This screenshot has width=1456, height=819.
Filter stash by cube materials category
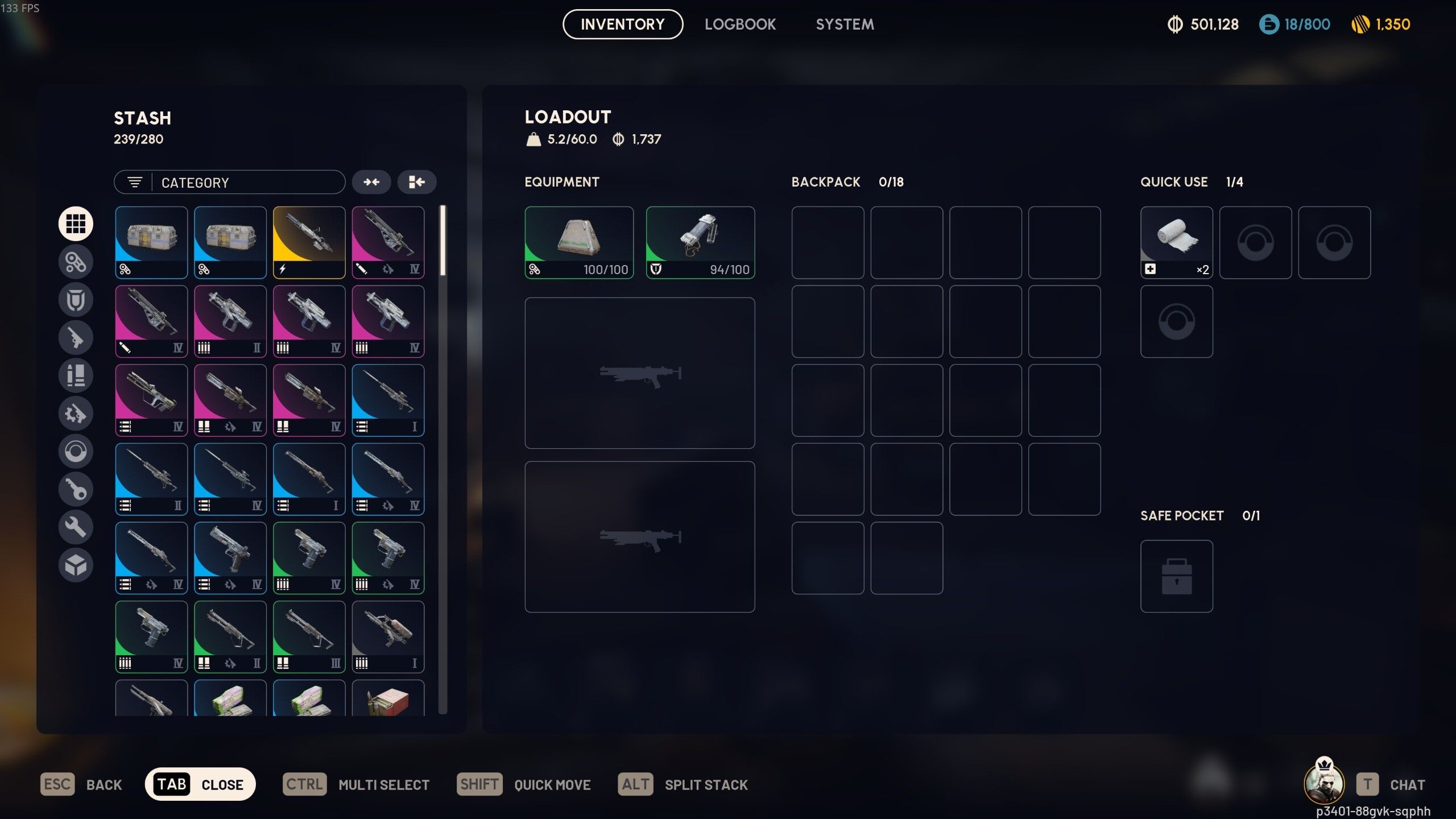click(76, 565)
